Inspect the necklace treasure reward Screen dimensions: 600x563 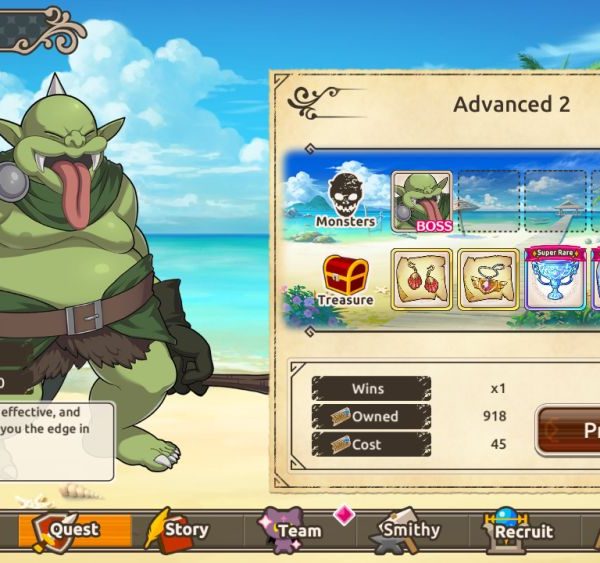[x=488, y=280]
